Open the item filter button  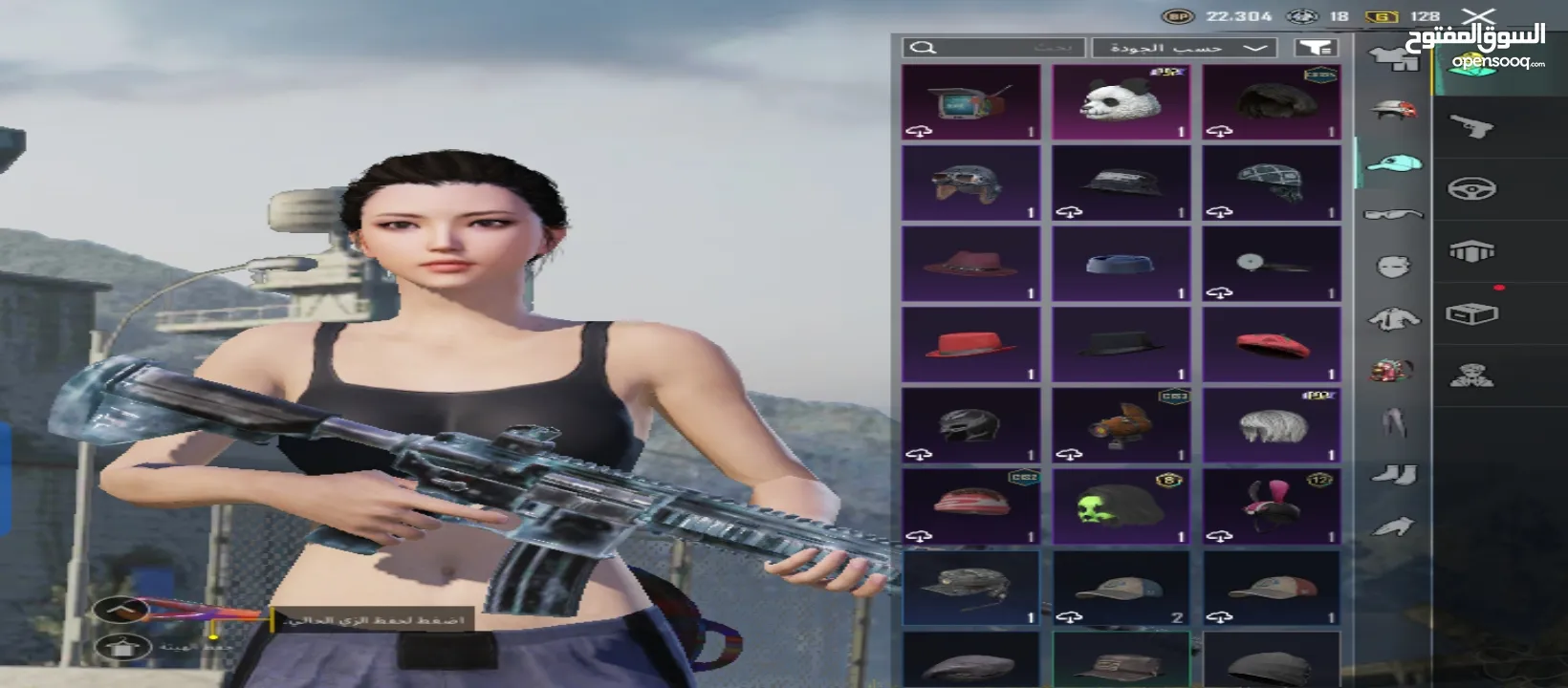(x=1316, y=48)
